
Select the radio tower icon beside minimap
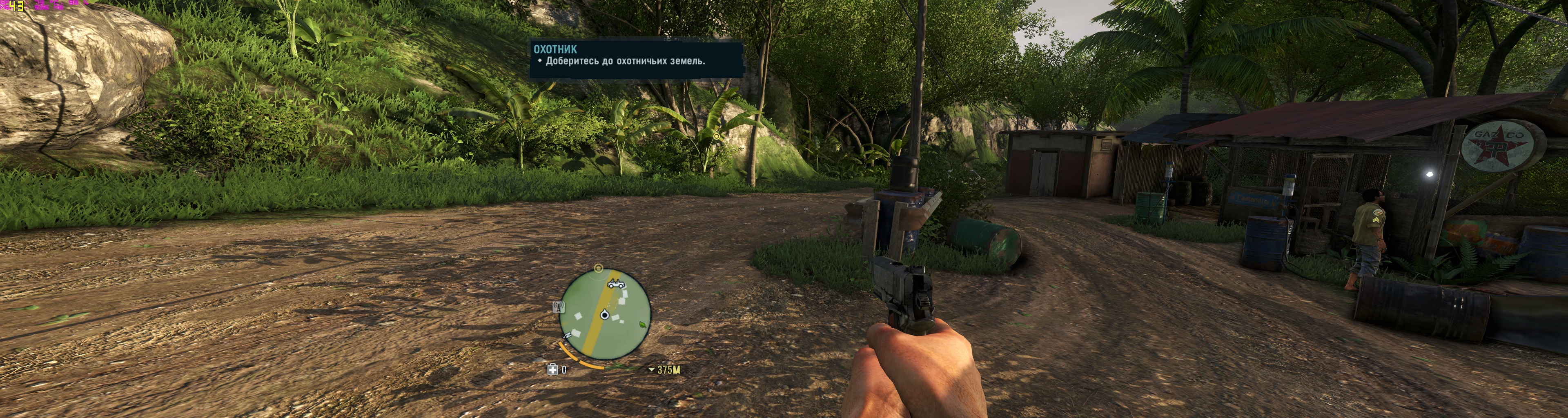click(x=557, y=307)
